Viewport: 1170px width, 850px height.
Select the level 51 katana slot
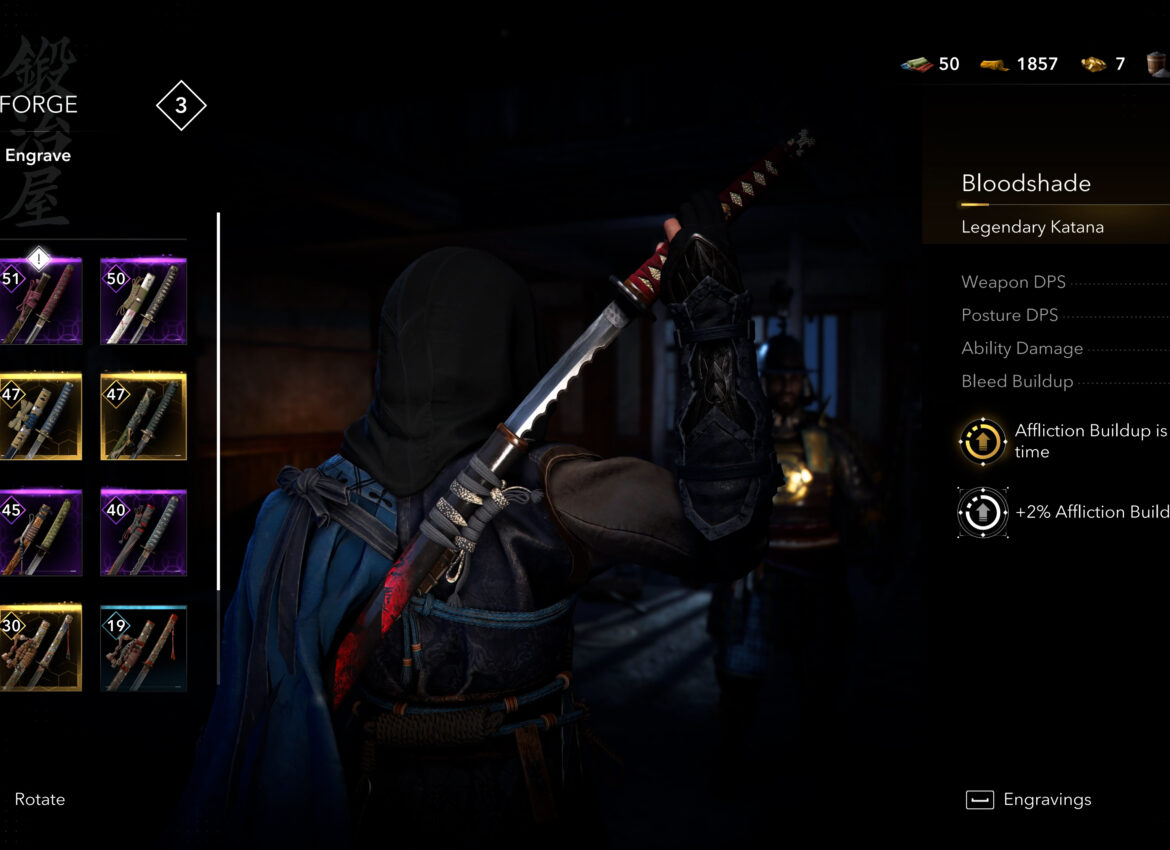coord(40,301)
